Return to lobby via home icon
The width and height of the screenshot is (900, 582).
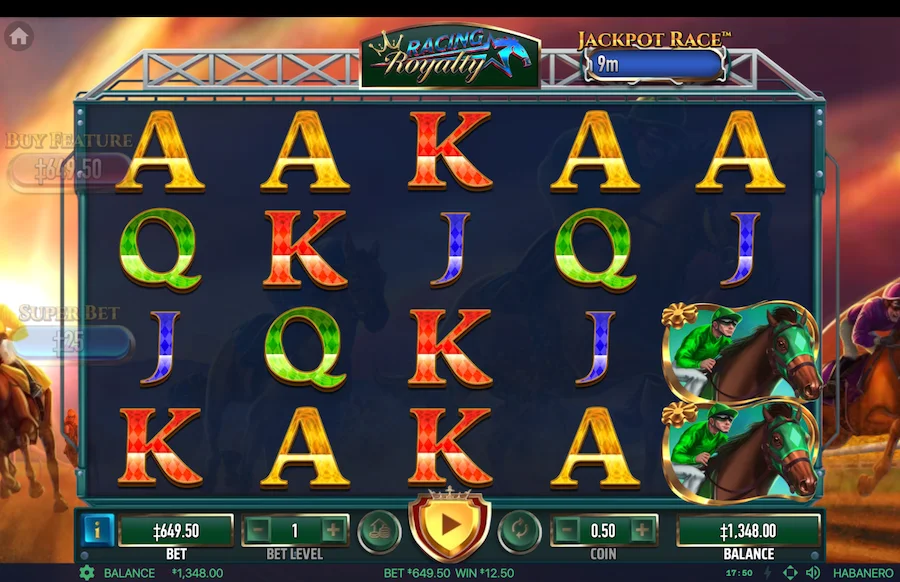(x=19, y=37)
